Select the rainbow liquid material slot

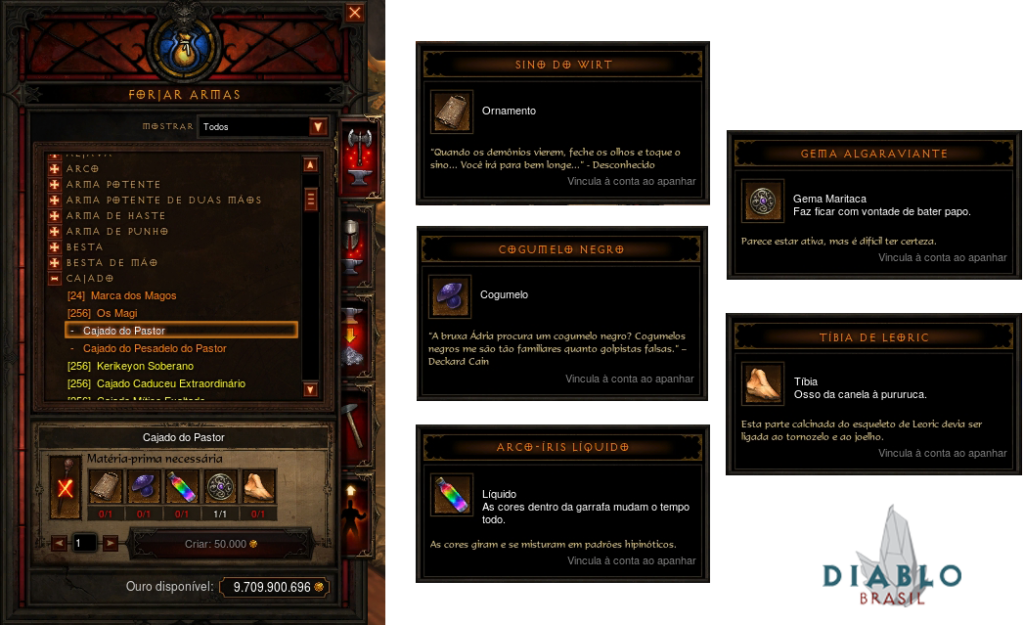(182, 488)
